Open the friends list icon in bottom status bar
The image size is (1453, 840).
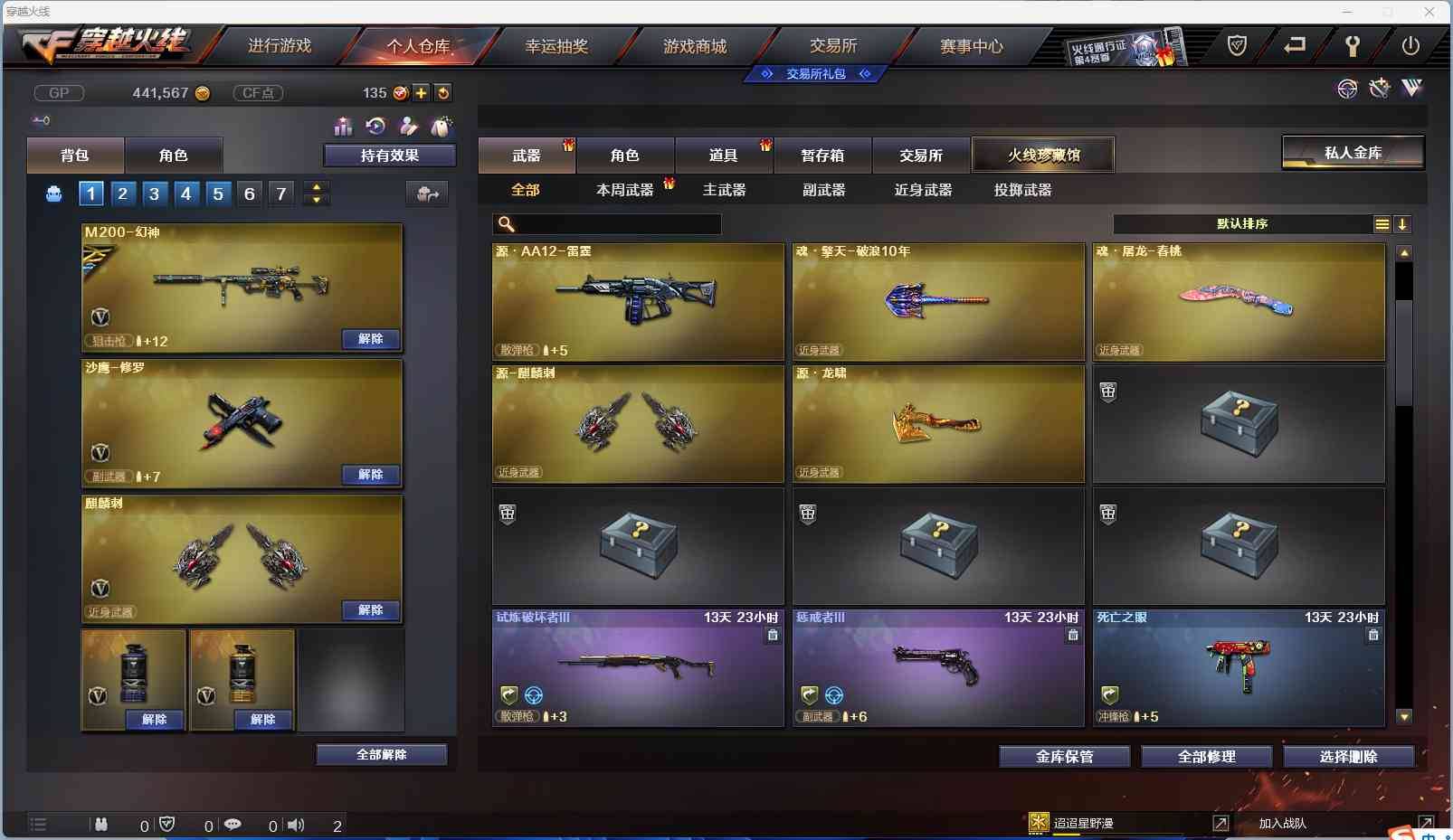pyautogui.click(x=101, y=824)
